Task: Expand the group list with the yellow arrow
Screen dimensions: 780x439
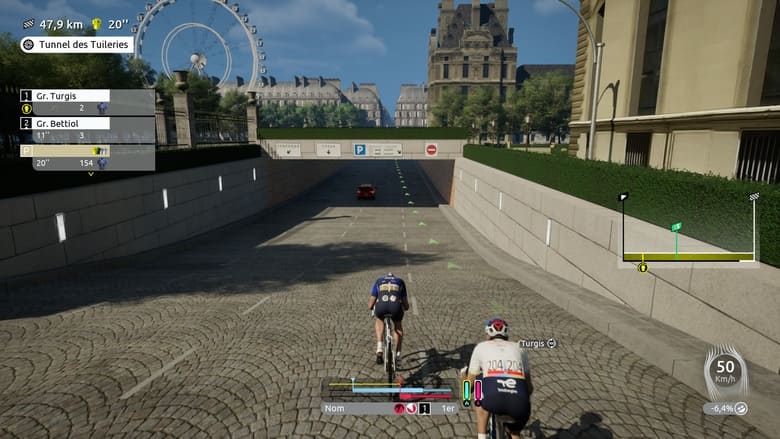Action: 91,174
